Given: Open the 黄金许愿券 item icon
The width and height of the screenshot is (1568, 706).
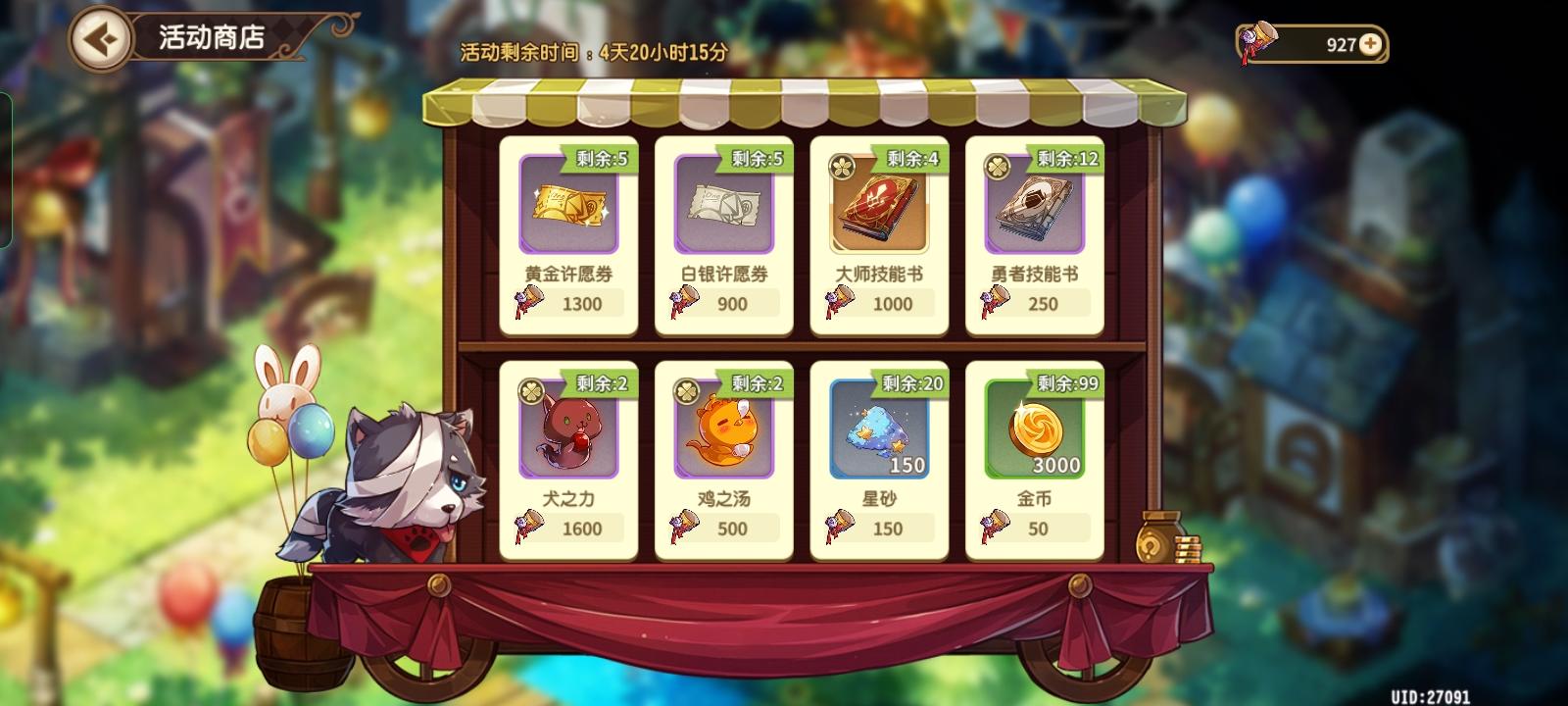Looking at the screenshot, I should (569, 206).
